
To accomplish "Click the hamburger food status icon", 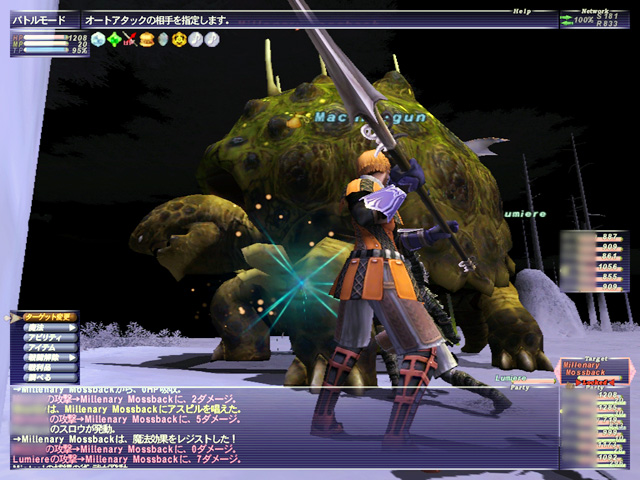I will tap(146, 41).
